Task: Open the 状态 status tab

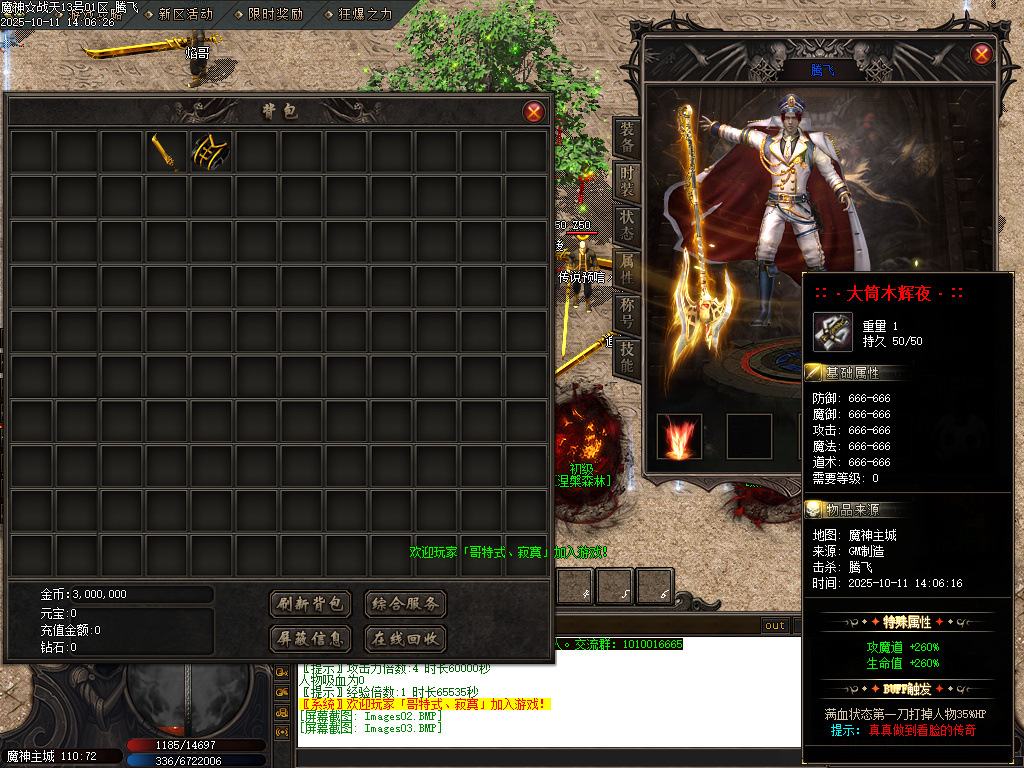Action: tap(626, 223)
